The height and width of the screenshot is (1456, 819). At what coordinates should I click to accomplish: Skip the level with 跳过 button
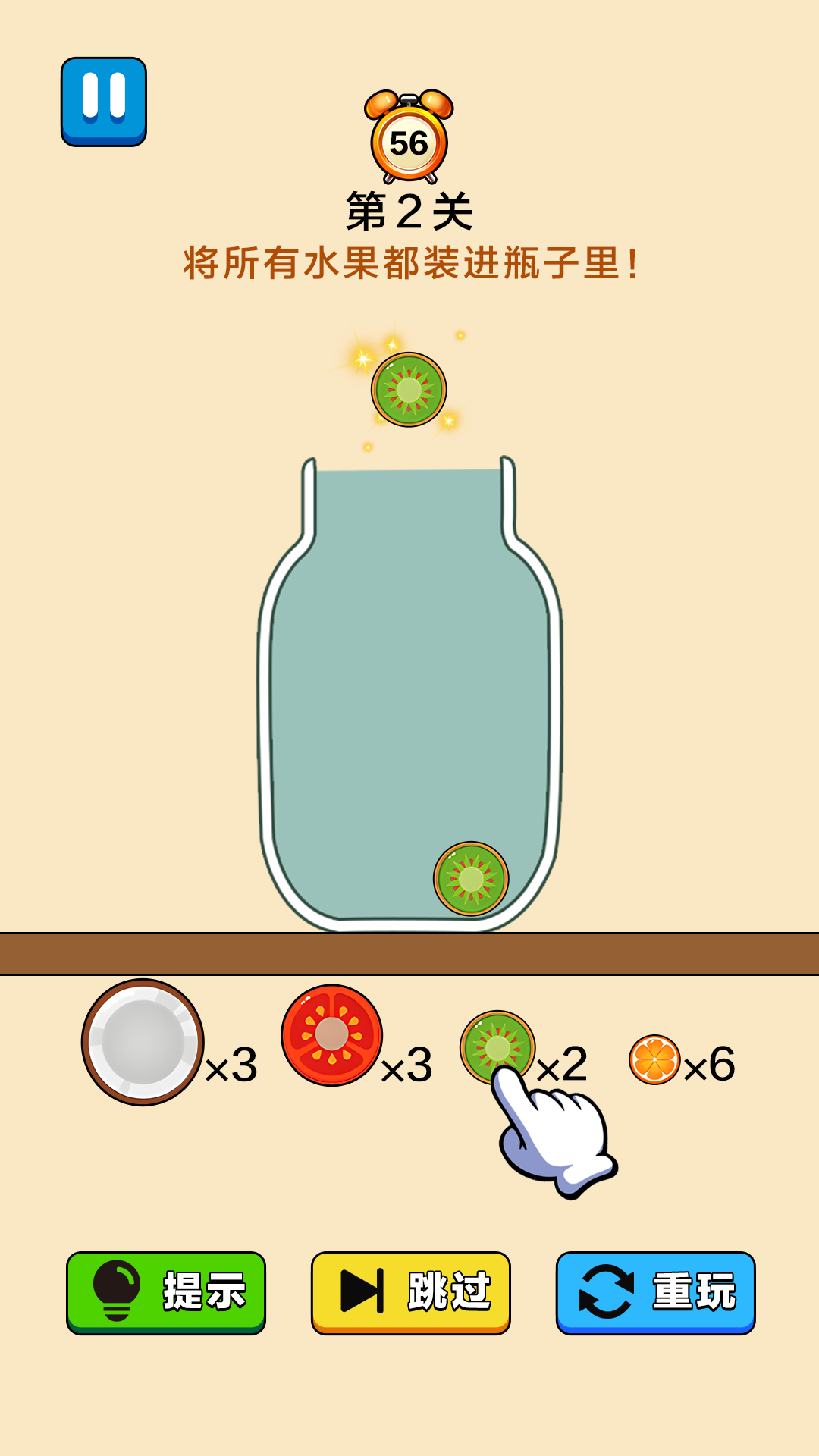coord(410,1292)
